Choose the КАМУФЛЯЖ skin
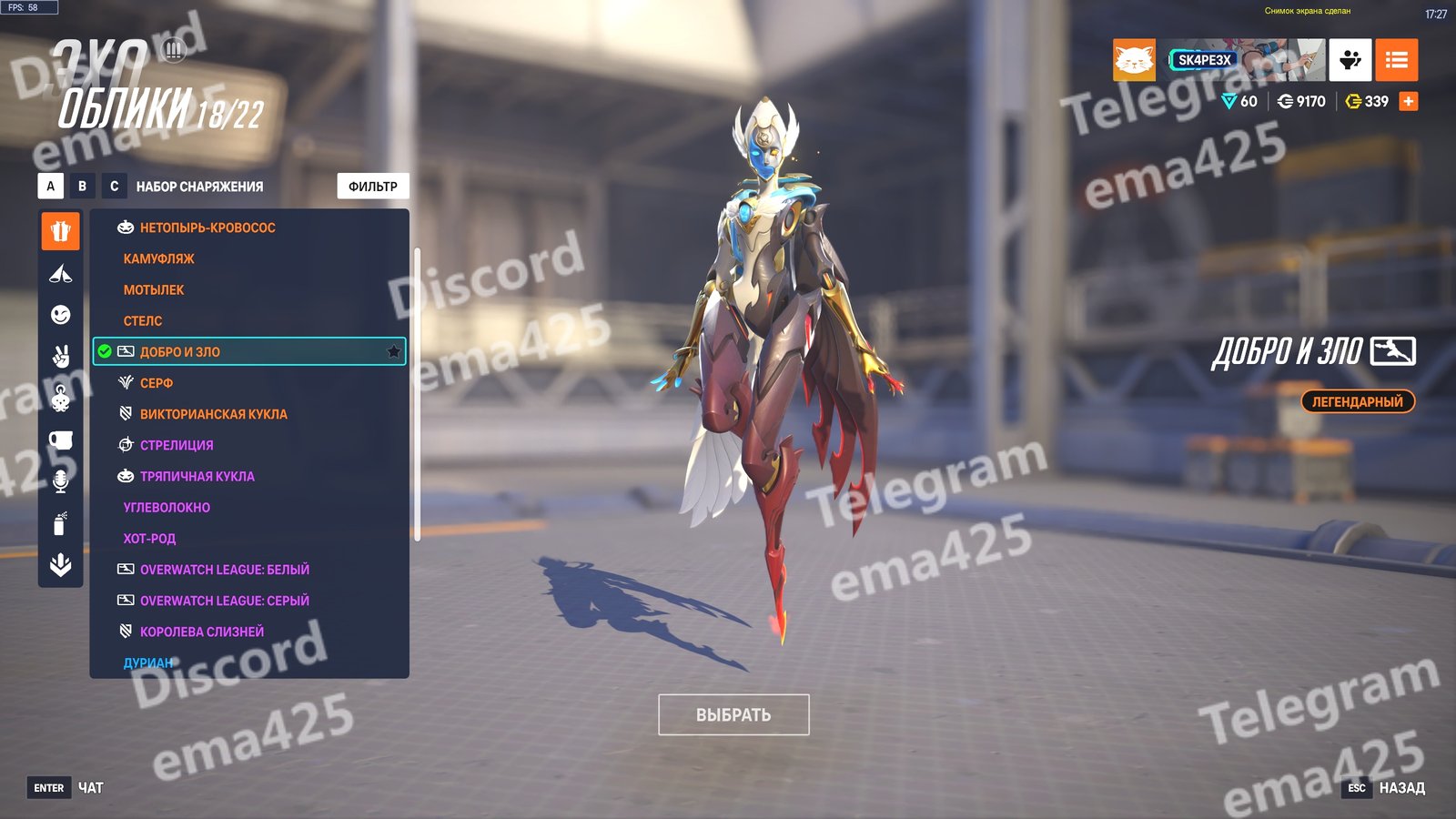Viewport: 1456px width, 819px height. coord(159,258)
